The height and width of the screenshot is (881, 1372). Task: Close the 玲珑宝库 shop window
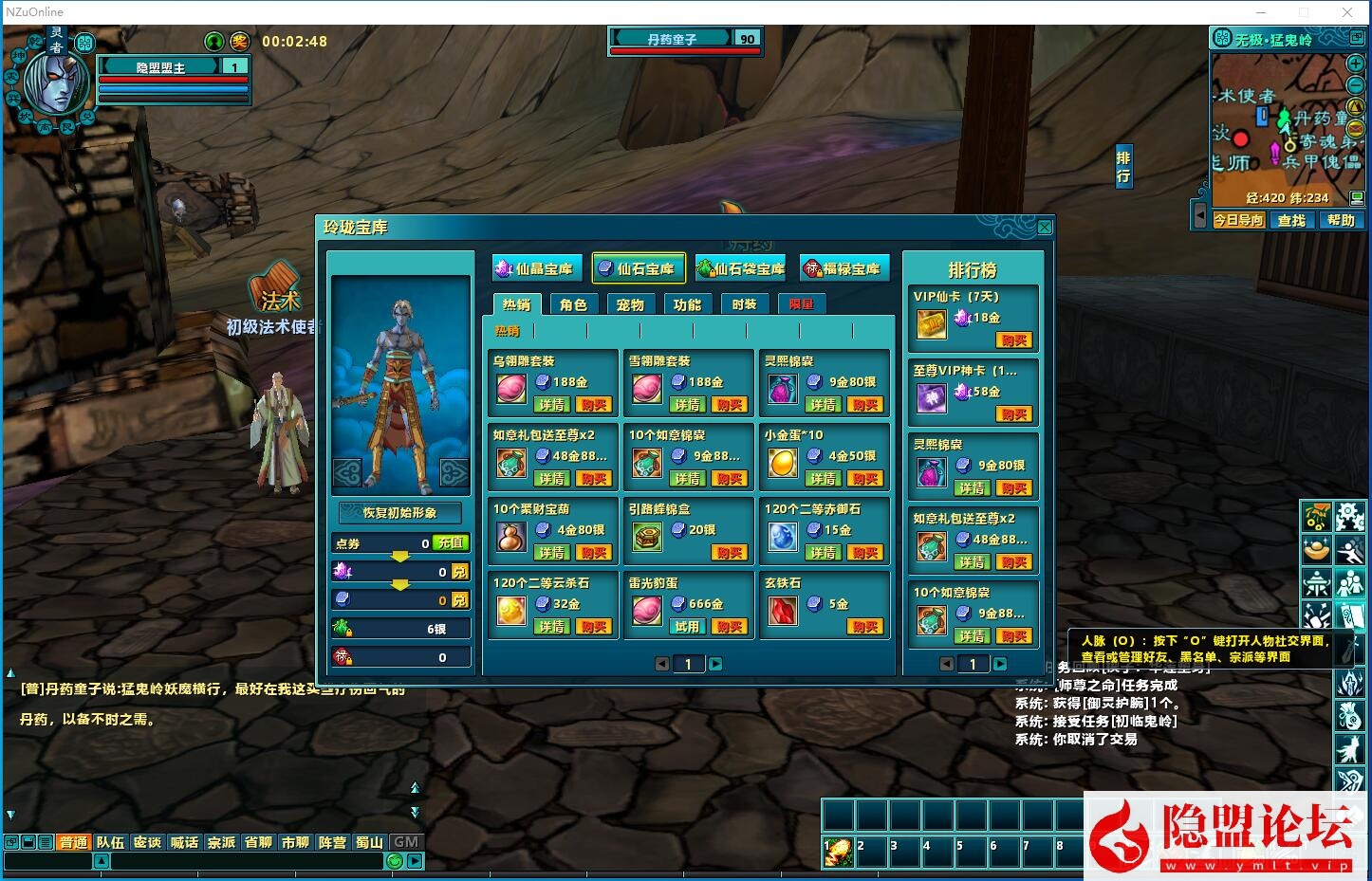[x=1045, y=228]
